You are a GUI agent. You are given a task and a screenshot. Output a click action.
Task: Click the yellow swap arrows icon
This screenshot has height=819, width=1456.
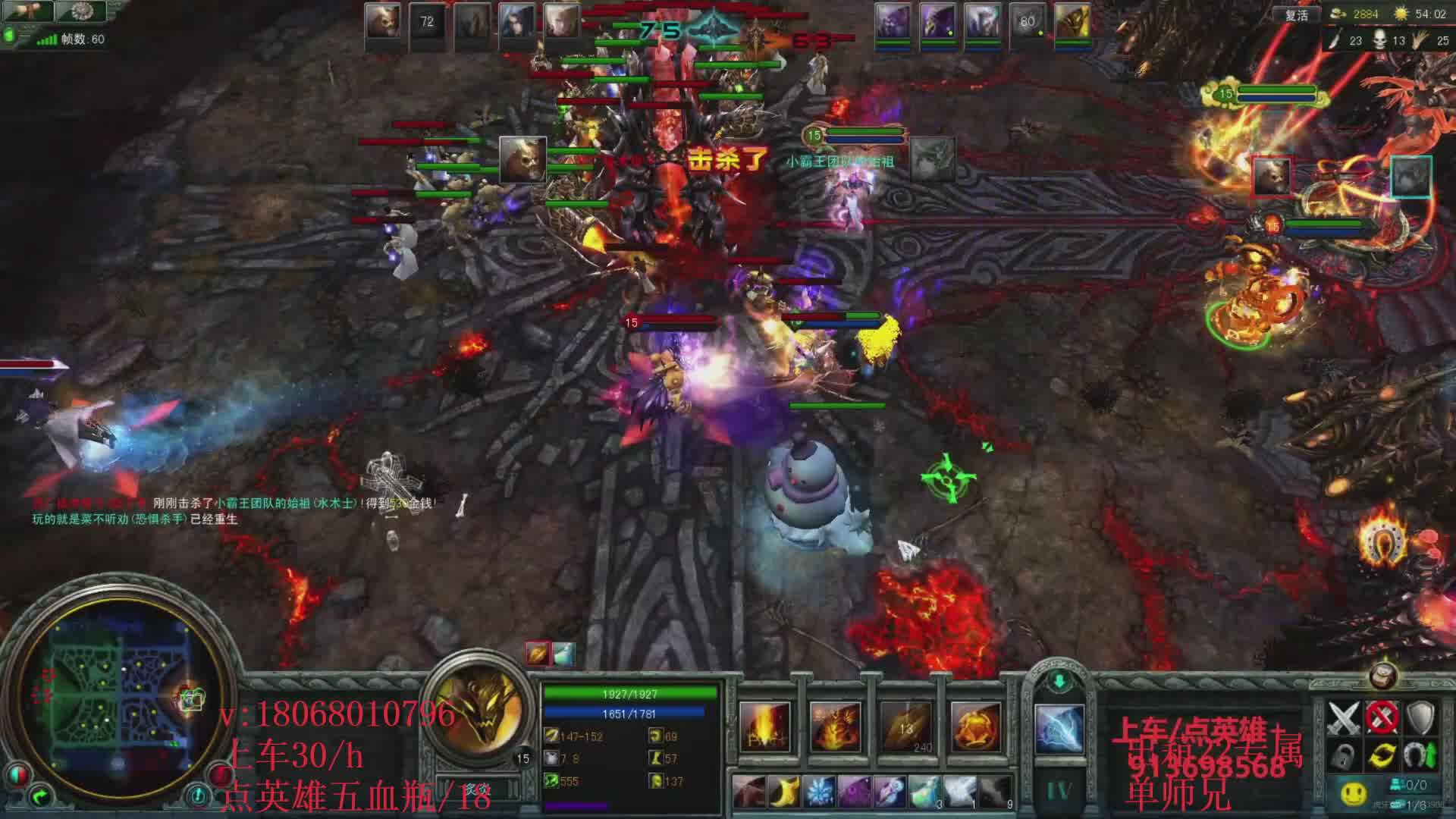tap(1382, 756)
